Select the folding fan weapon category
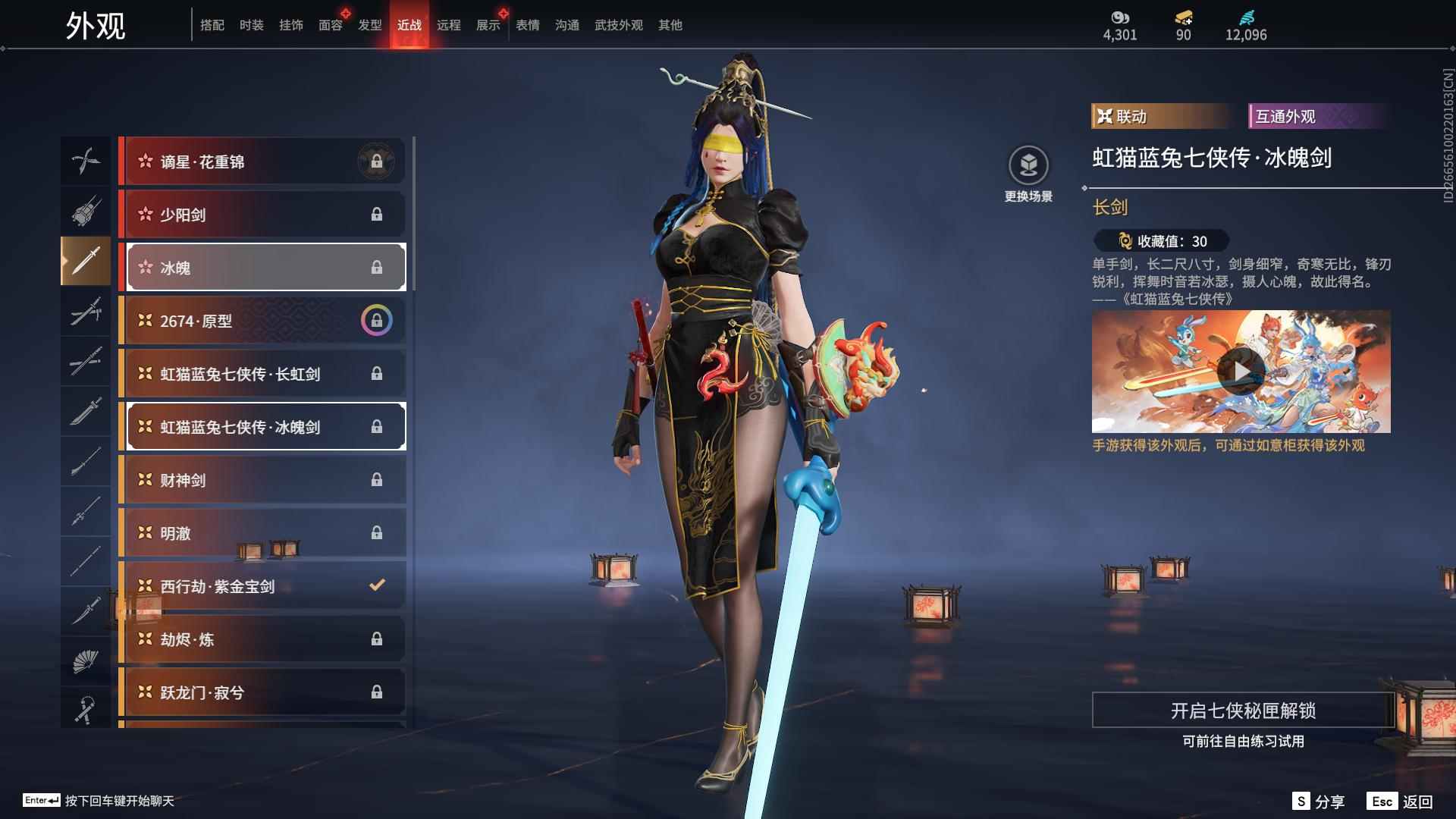The image size is (1456, 819). [86, 661]
